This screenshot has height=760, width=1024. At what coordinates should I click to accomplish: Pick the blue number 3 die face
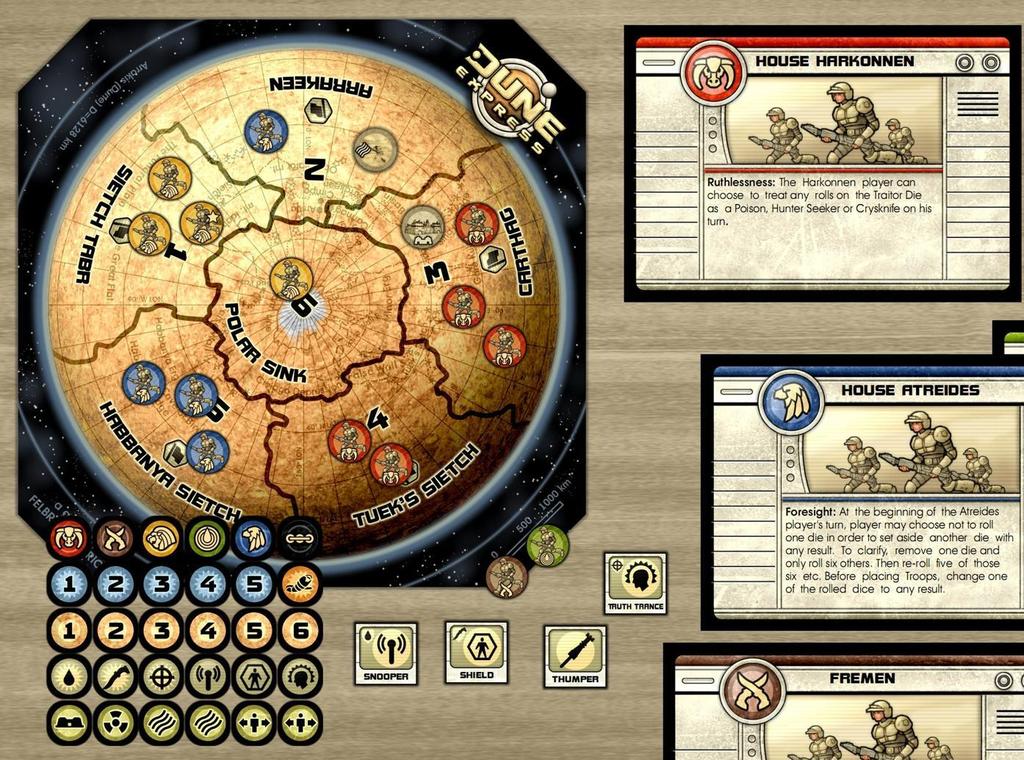click(161, 584)
